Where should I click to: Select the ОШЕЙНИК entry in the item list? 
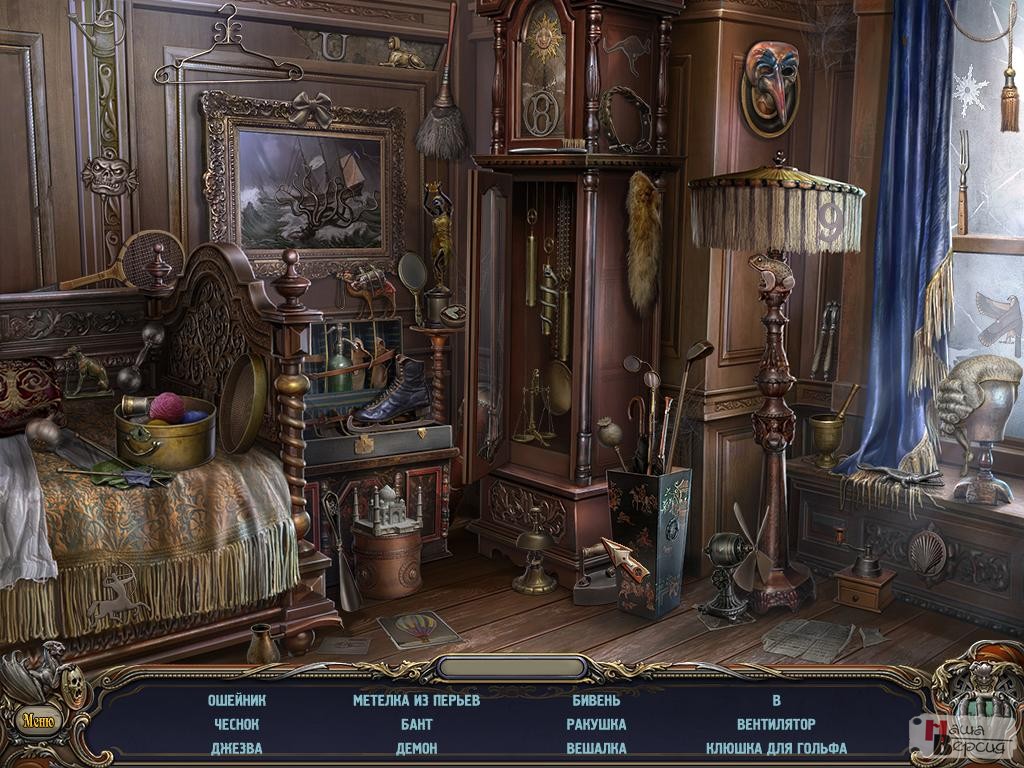(237, 700)
